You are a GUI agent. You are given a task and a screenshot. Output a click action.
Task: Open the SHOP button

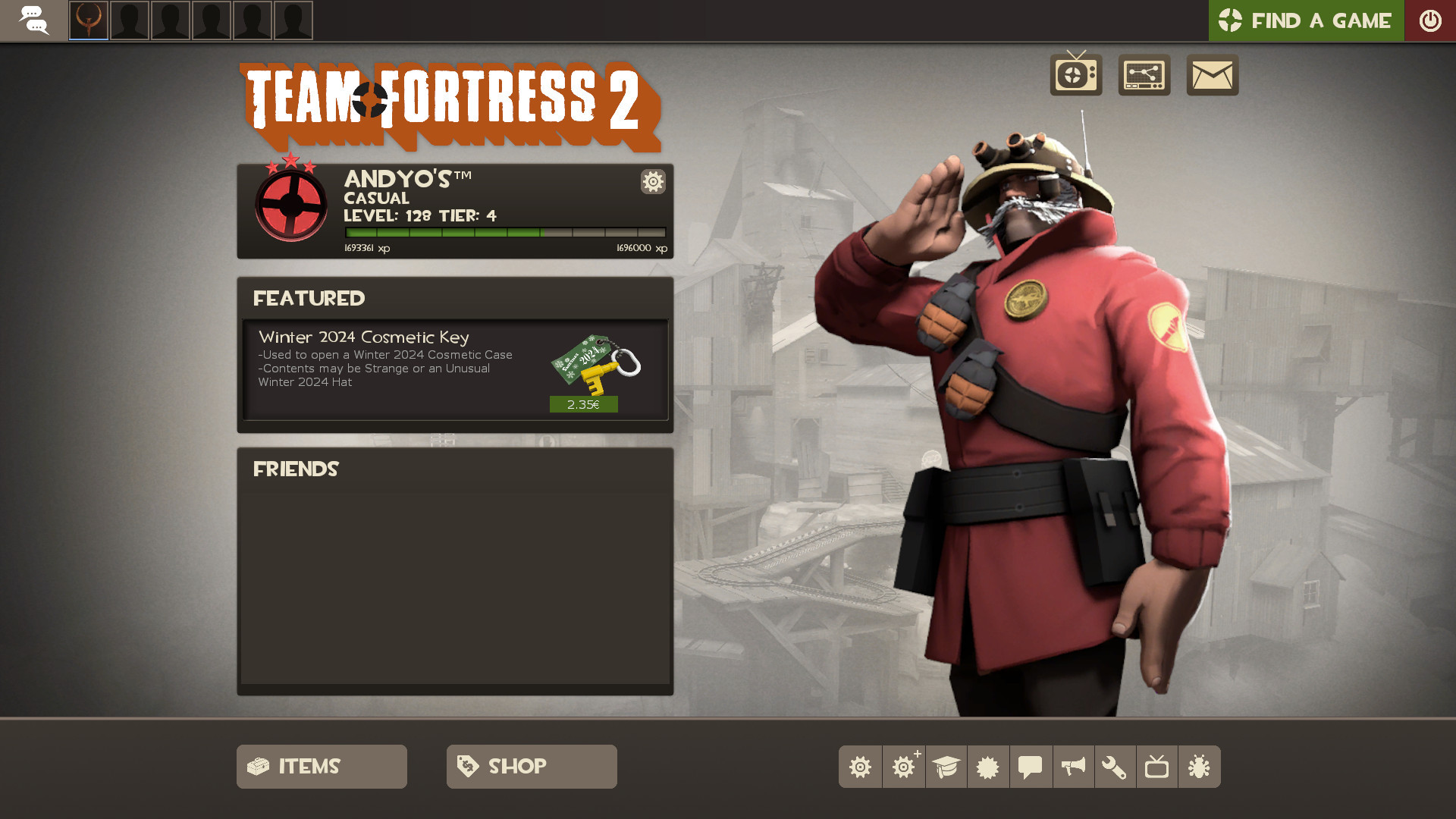click(531, 766)
